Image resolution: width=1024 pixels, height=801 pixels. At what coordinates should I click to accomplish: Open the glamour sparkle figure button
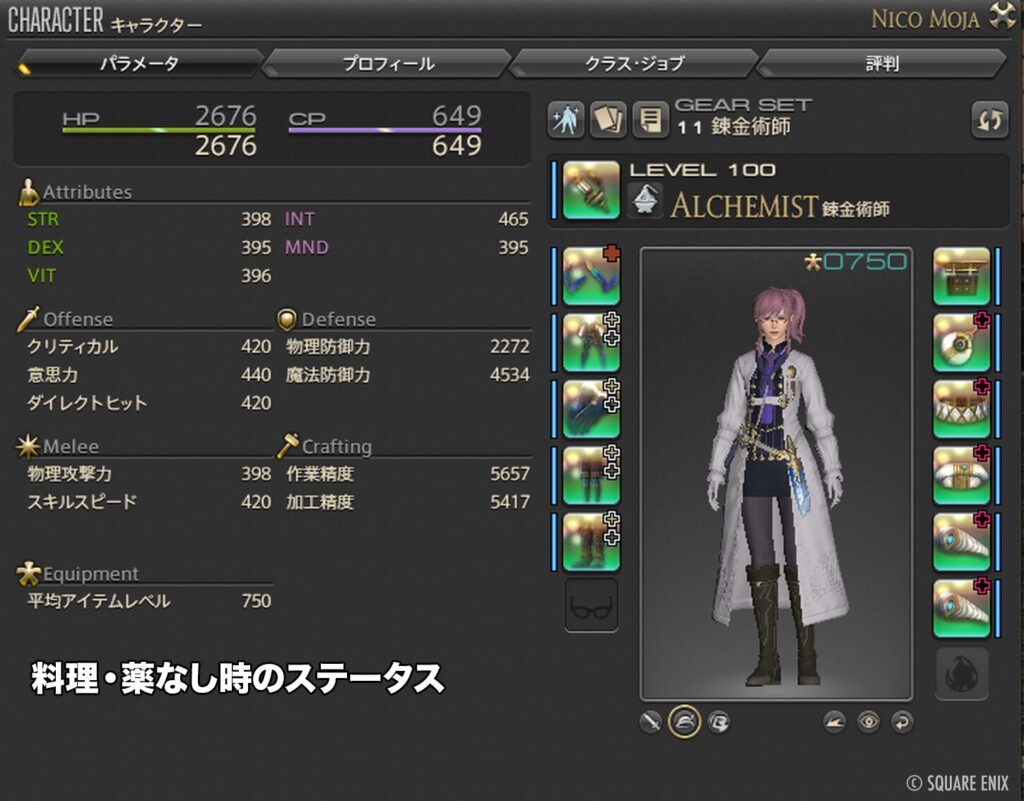(x=566, y=120)
